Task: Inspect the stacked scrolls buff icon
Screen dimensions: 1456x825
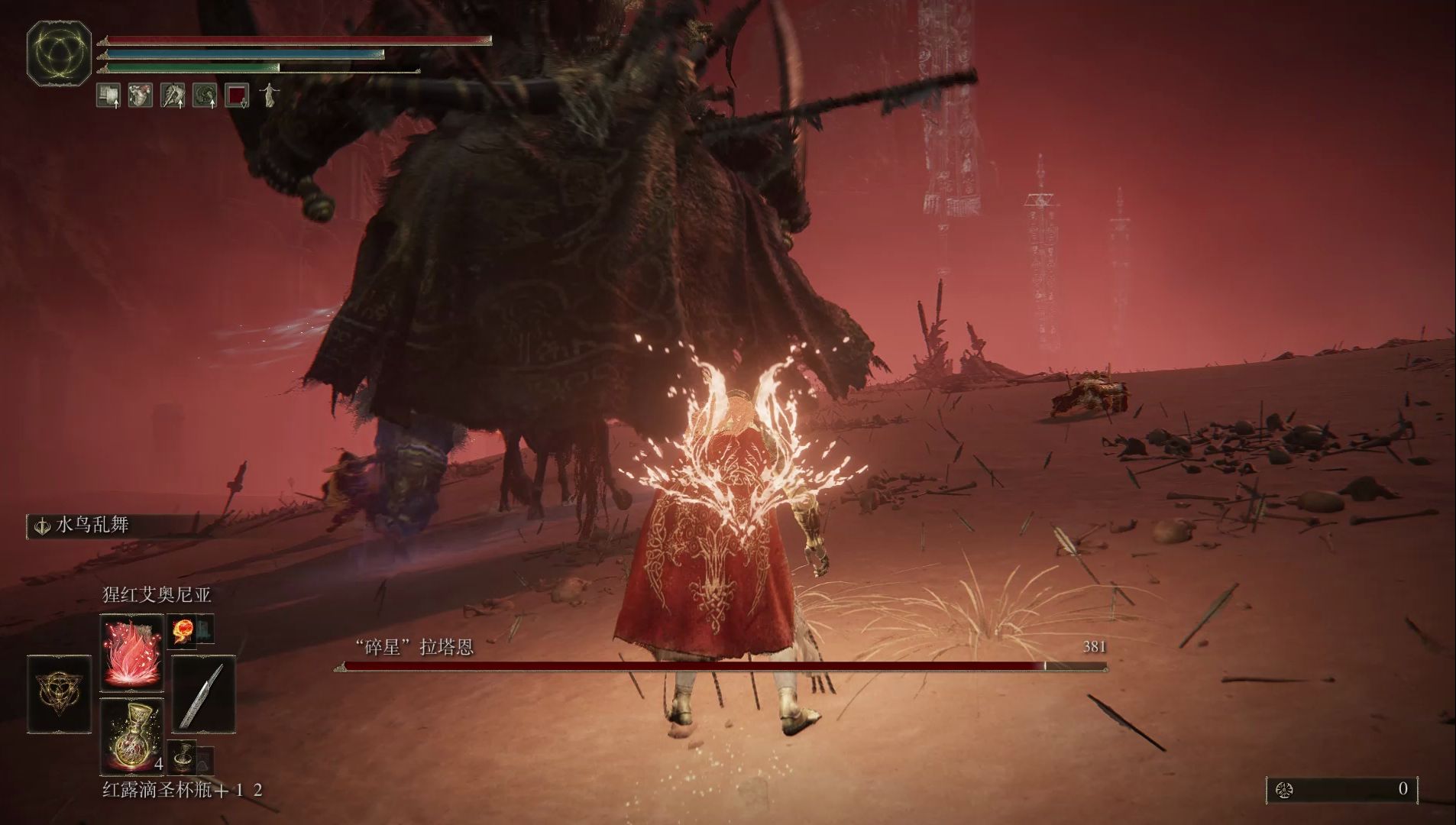Action: [108, 95]
